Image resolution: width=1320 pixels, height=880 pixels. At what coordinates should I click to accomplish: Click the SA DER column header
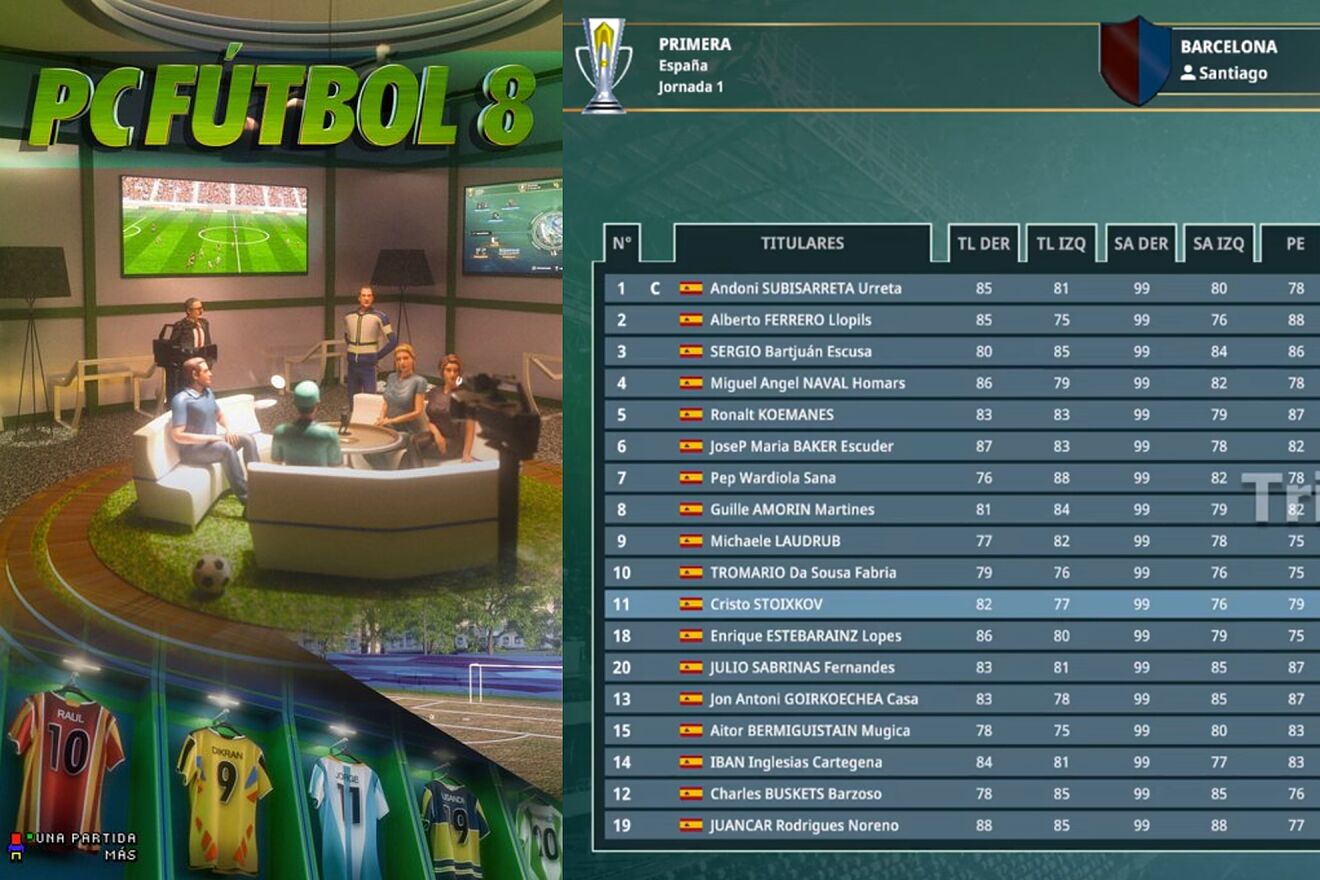coord(1141,243)
